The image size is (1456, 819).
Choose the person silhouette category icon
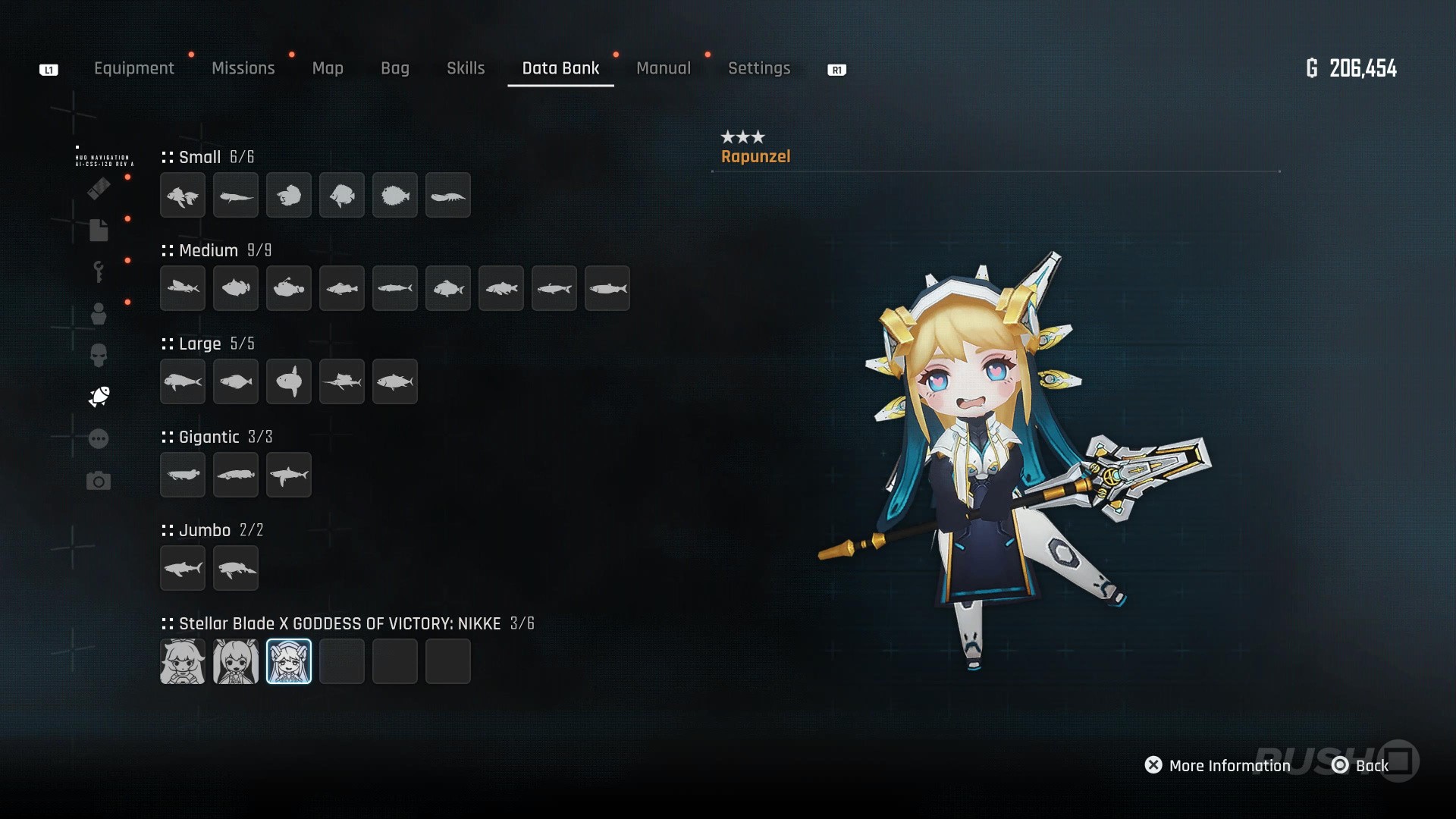[x=99, y=313]
